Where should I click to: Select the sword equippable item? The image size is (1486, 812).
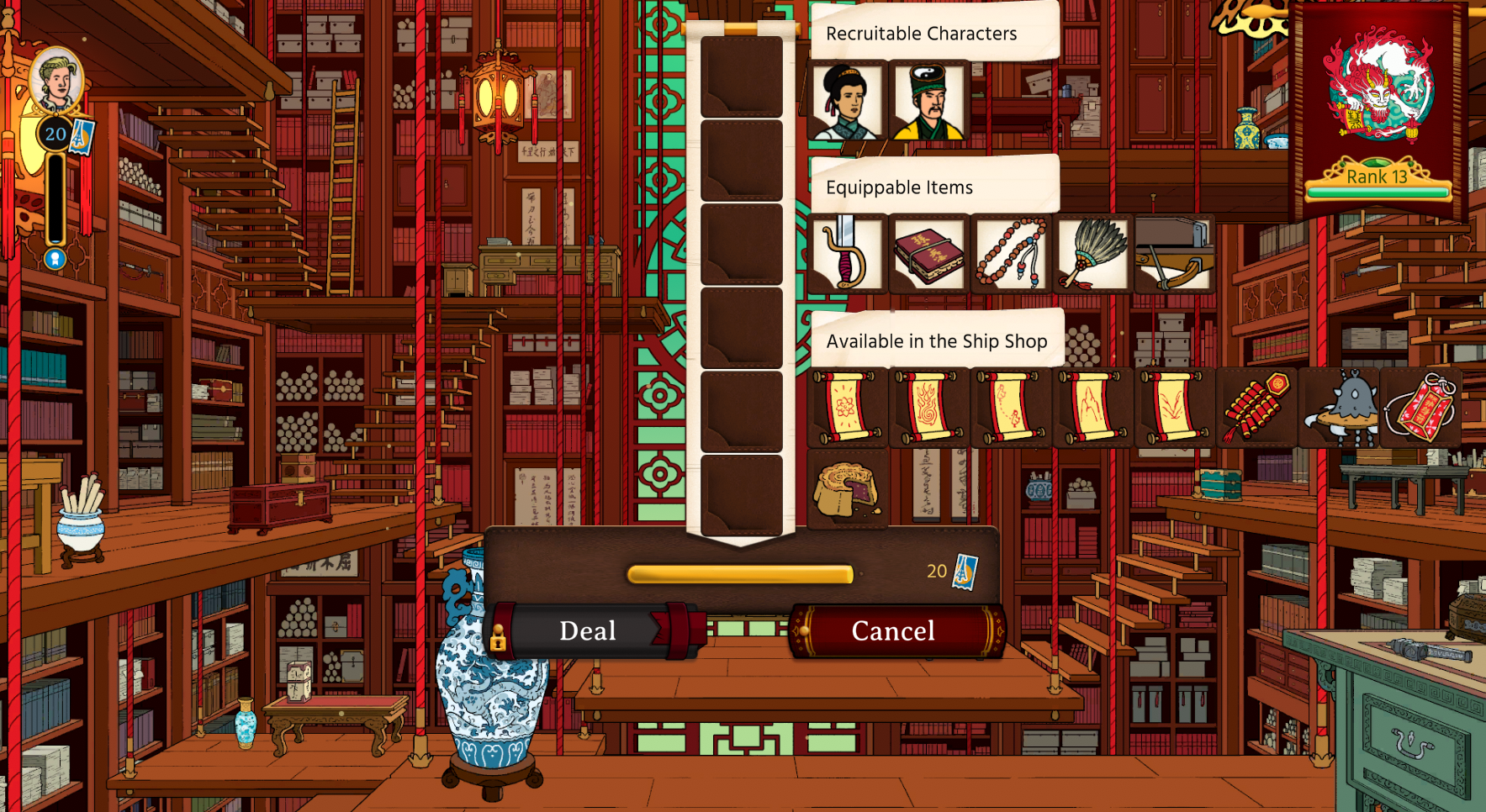pos(846,254)
